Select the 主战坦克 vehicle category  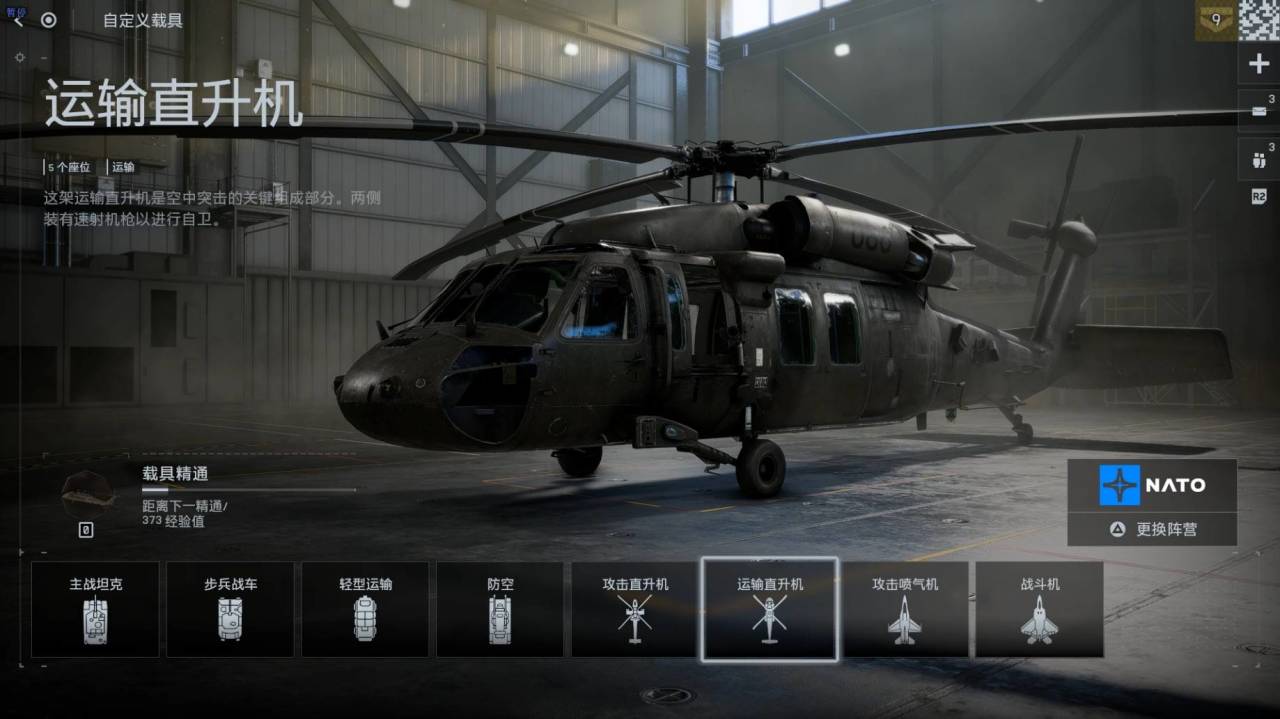click(95, 609)
